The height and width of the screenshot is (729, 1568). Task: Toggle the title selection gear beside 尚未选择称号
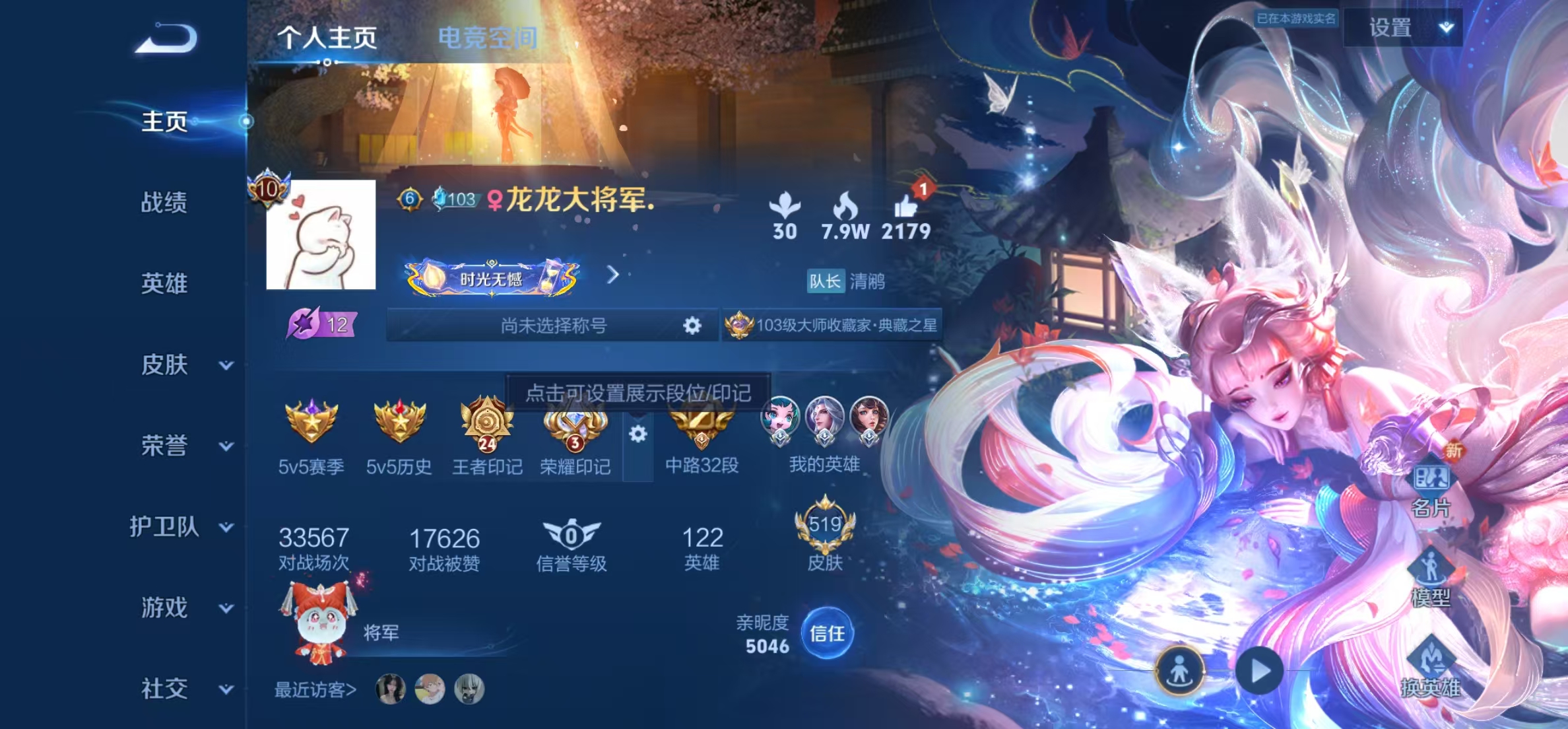tap(690, 325)
